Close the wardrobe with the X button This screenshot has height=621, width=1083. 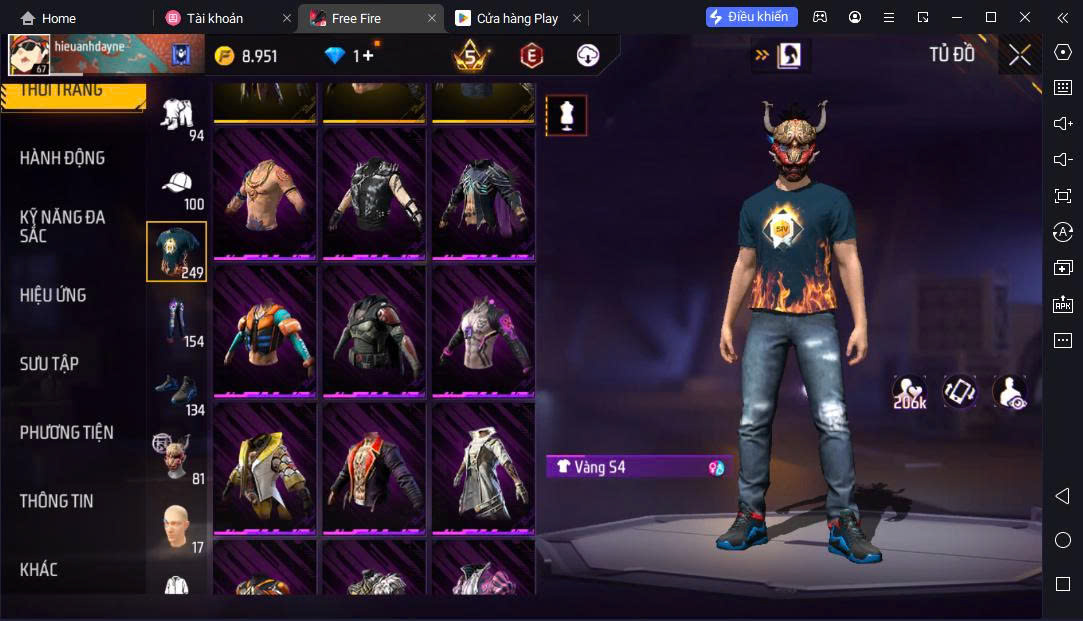coord(1019,56)
